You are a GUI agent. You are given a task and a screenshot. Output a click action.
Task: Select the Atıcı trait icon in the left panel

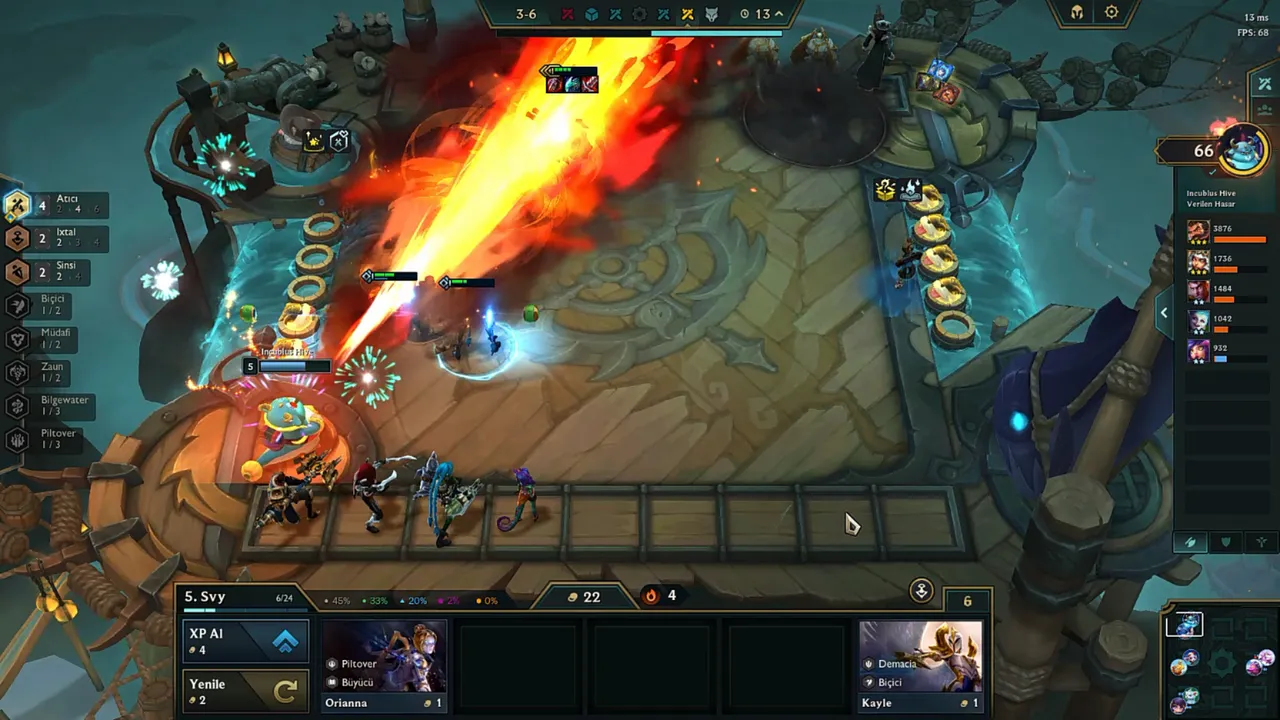18,205
